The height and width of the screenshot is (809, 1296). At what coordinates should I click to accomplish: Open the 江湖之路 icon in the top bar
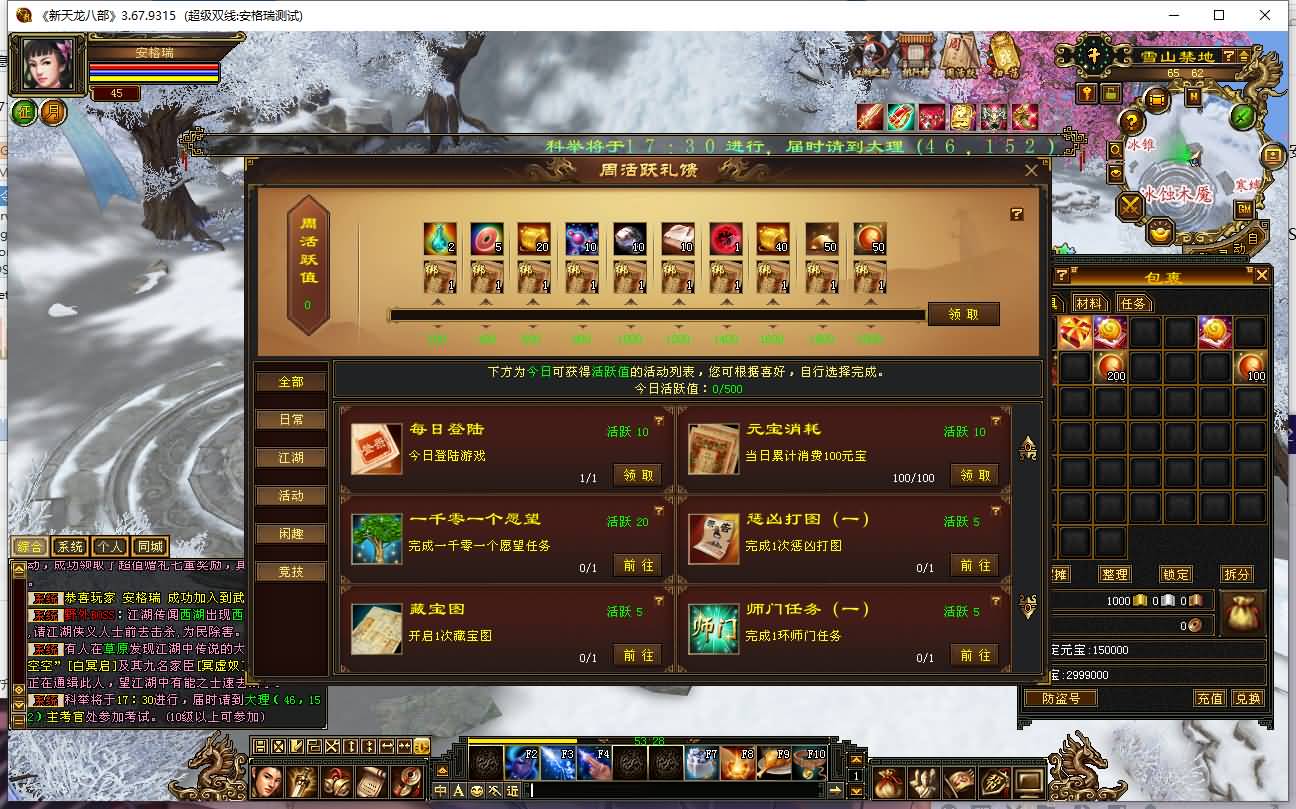tap(873, 62)
